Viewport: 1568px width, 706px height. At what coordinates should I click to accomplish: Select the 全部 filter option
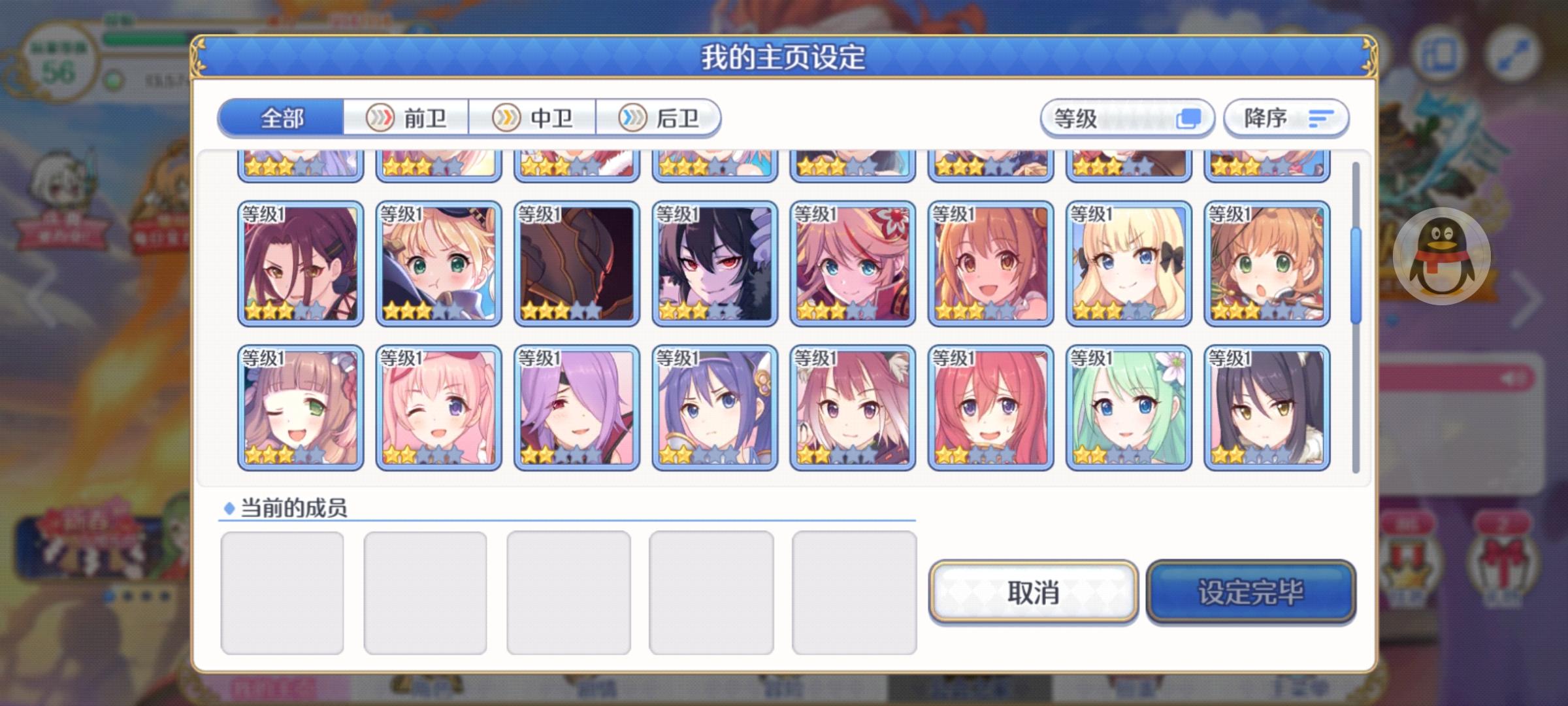281,118
